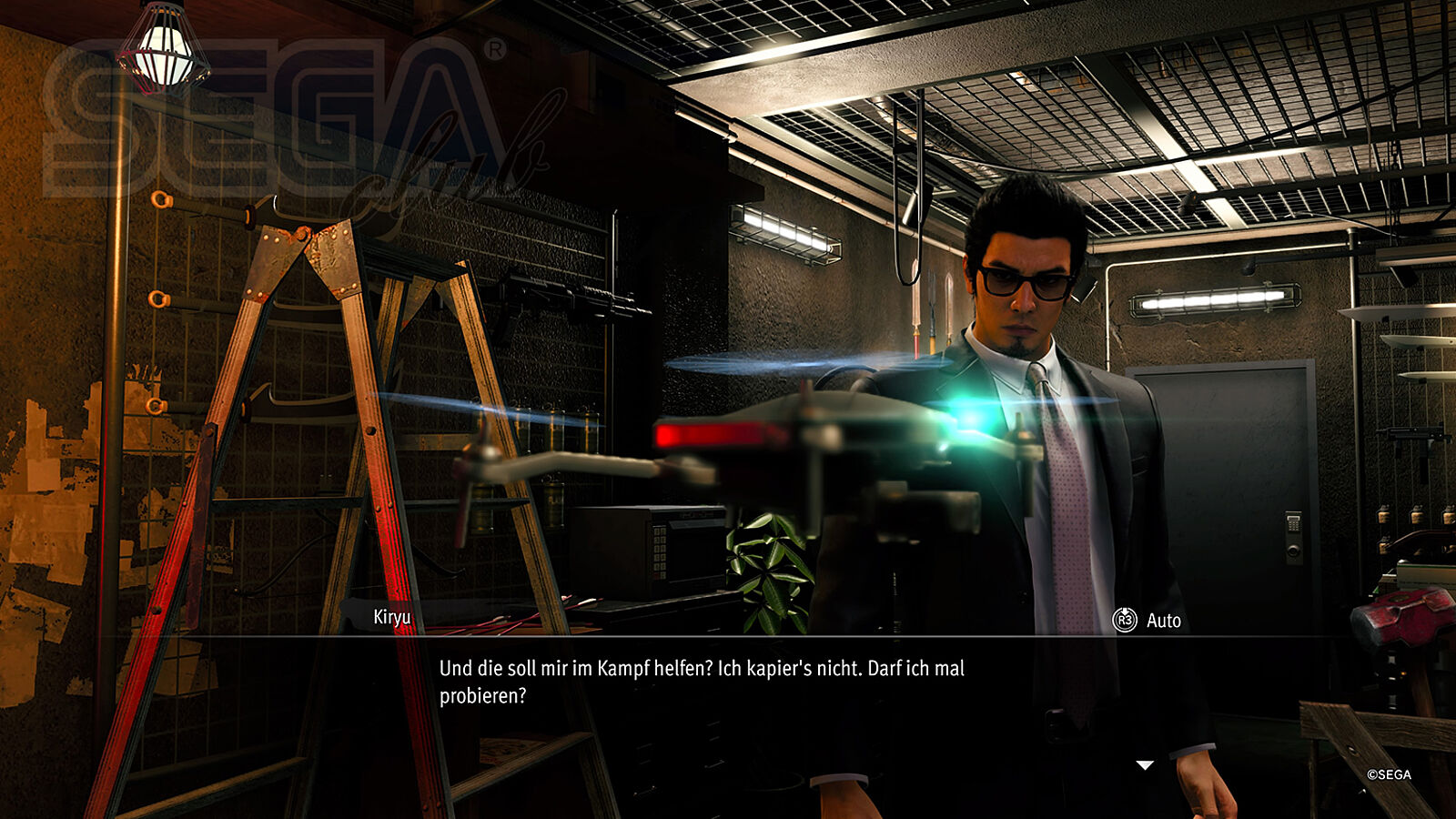Image resolution: width=1456 pixels, height=819 pixels.
Task: Toggle the Auto dialogue advance option
Action: [x=1147, y=621]
